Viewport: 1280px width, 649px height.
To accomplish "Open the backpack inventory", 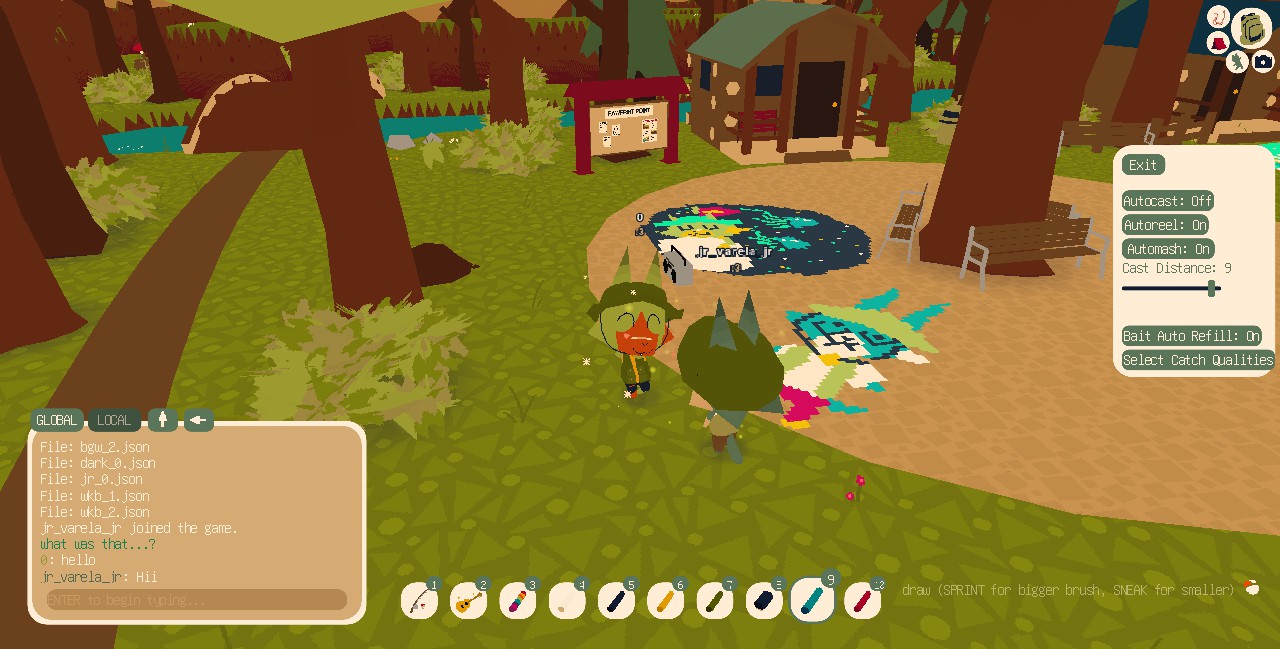I will (x=1252, y=27).
